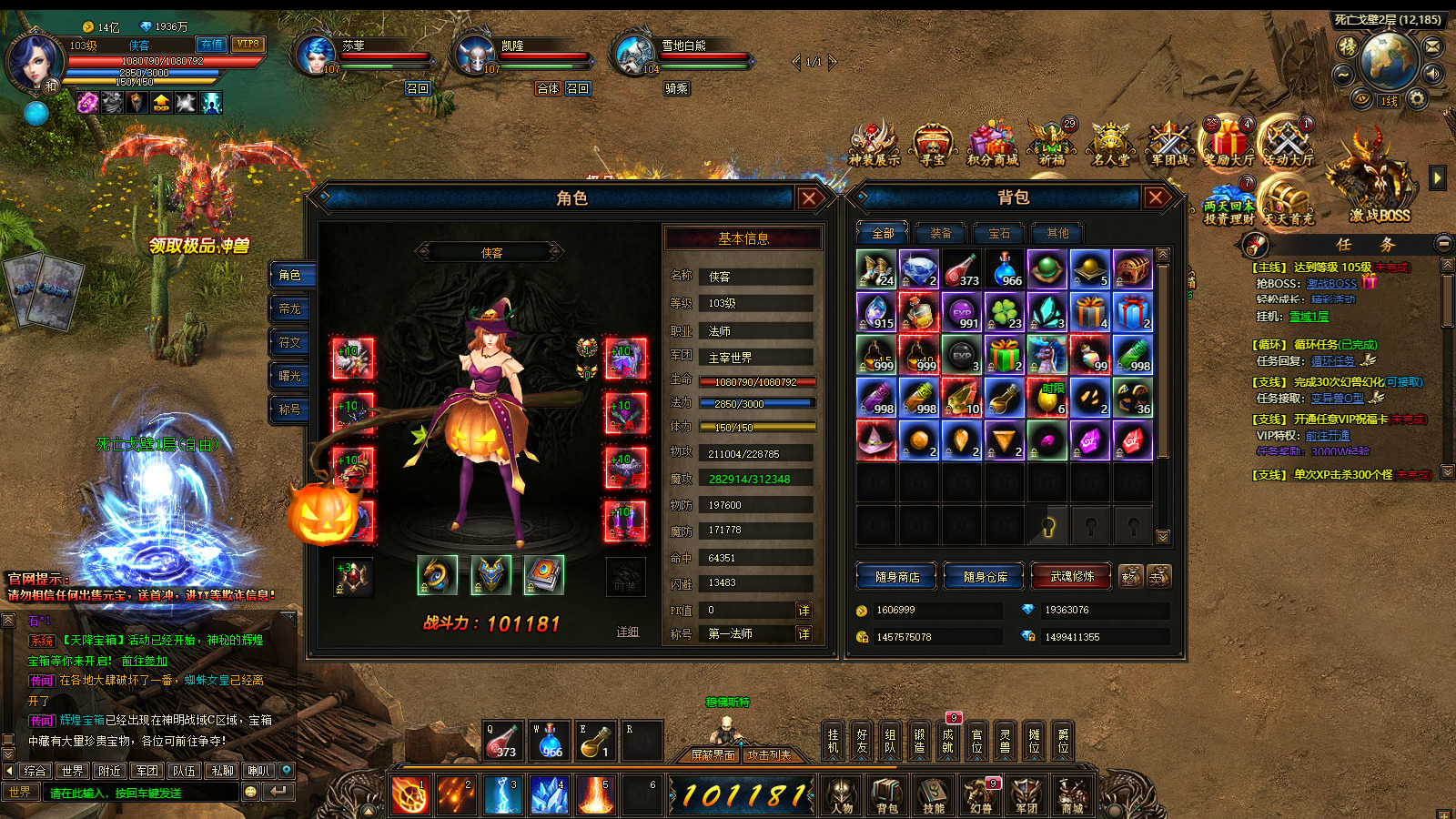Select the 附近 nearby chat tab
The height and width of the screenshot is (819, 1456).
(x=110, y=771)
